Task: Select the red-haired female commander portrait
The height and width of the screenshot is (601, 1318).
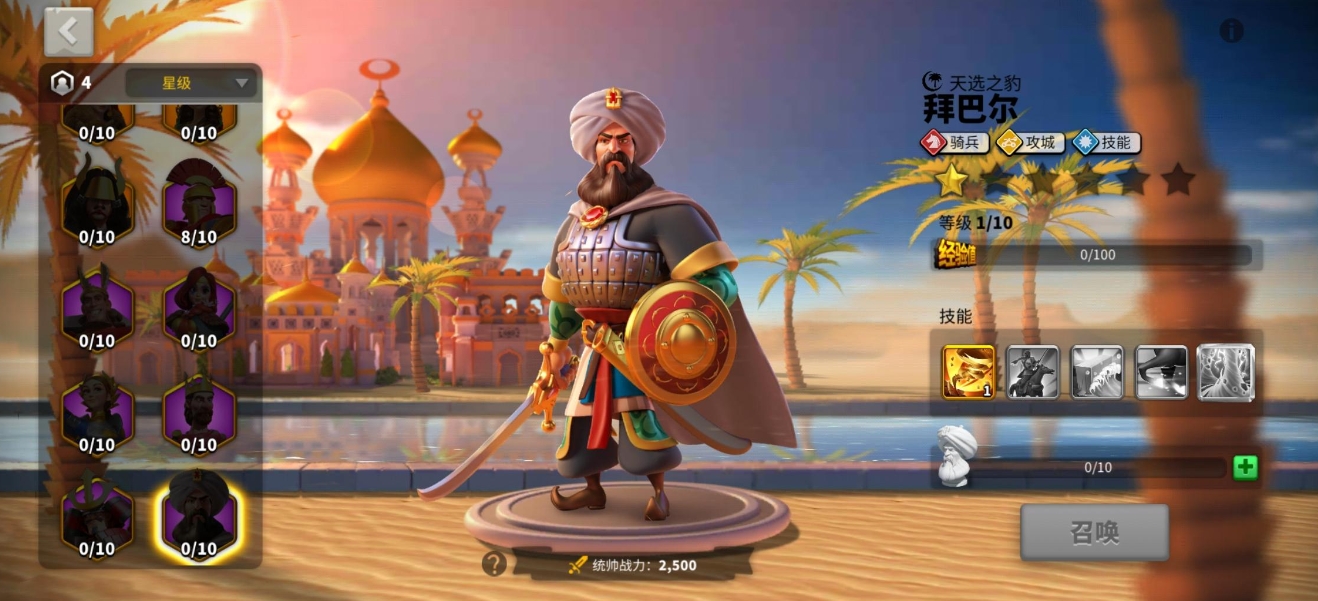Action: 199,307
